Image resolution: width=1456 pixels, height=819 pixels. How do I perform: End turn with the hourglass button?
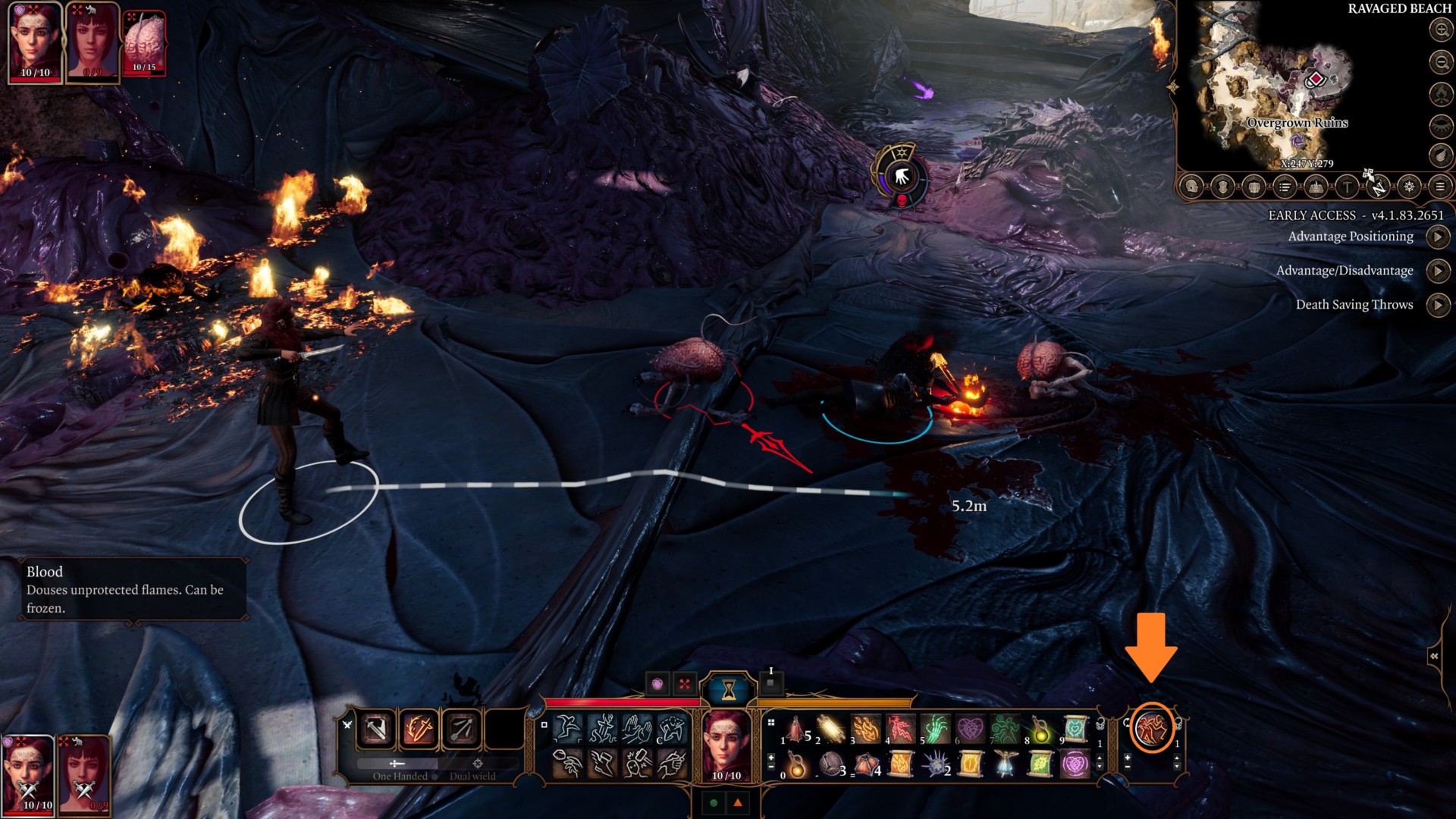point(729,689)
